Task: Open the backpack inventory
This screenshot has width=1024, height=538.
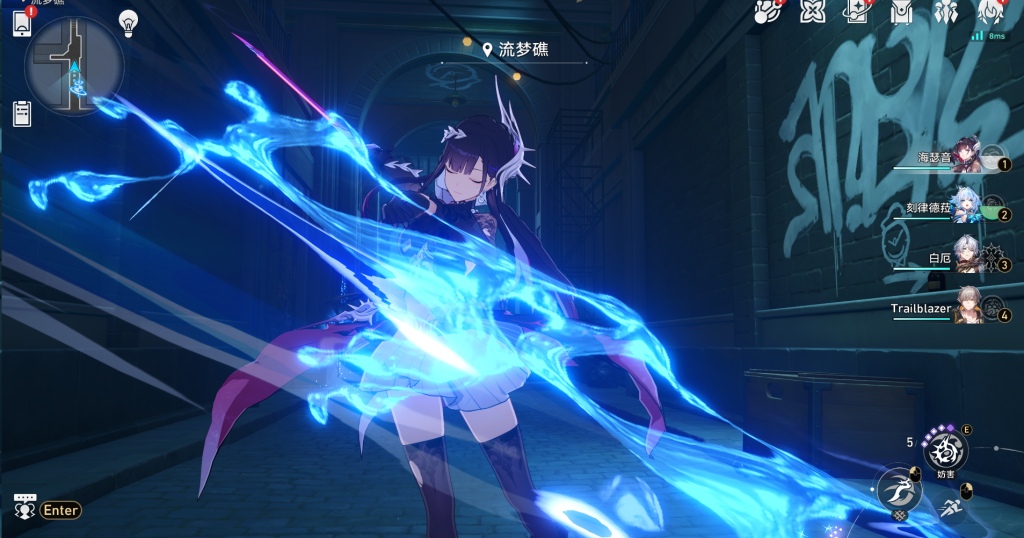Action: (x=902, y=12)
